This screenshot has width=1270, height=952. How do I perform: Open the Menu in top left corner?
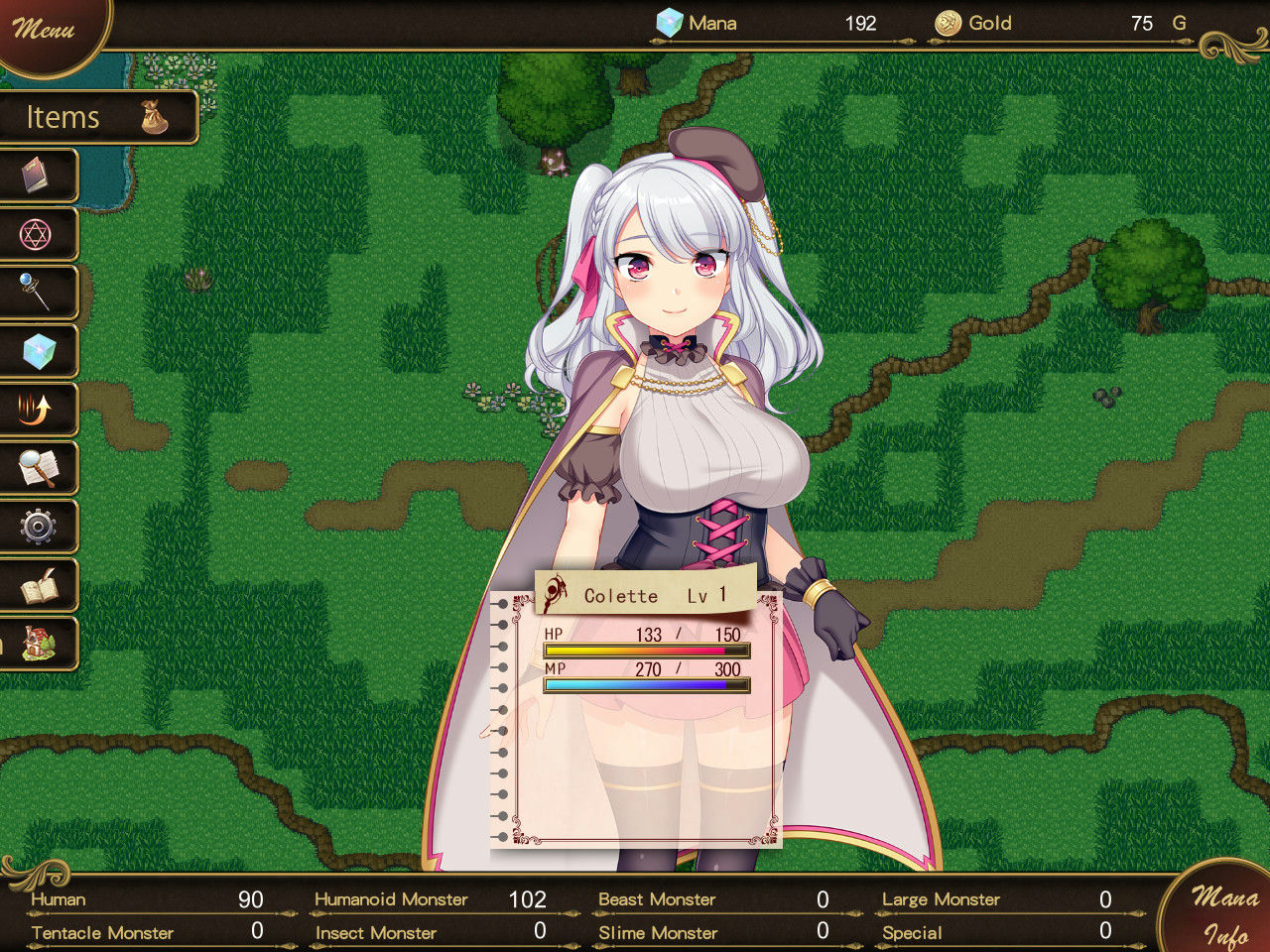point(45,30)
